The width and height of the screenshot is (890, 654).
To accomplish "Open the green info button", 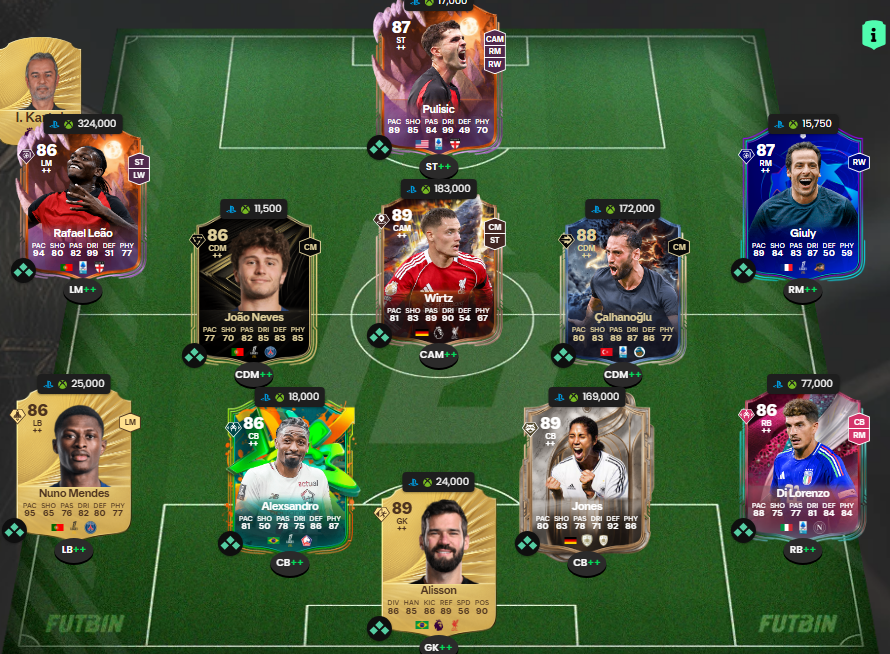I will click(873, 33).
